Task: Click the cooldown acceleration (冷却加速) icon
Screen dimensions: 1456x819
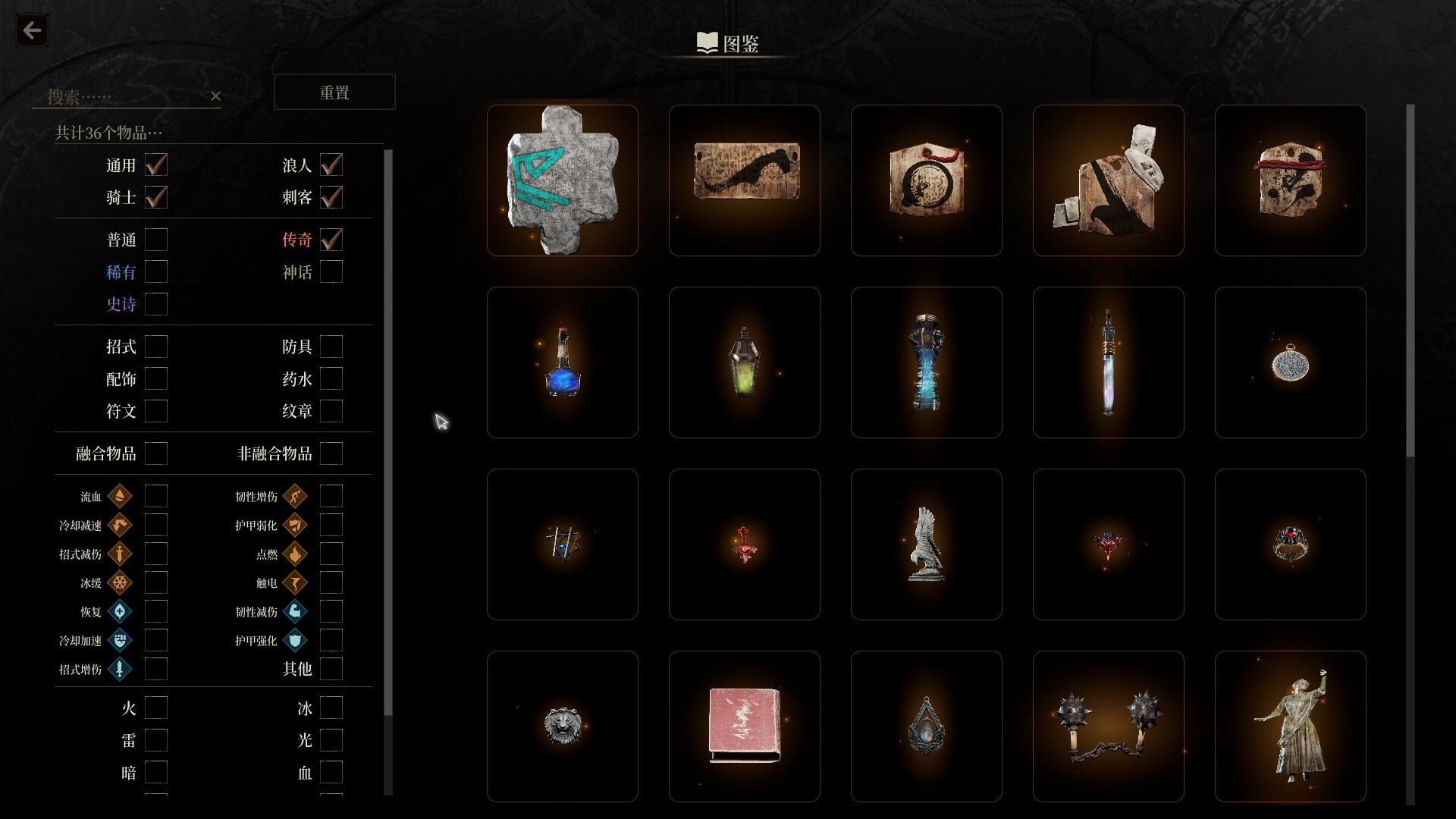Action: [120, 640]
